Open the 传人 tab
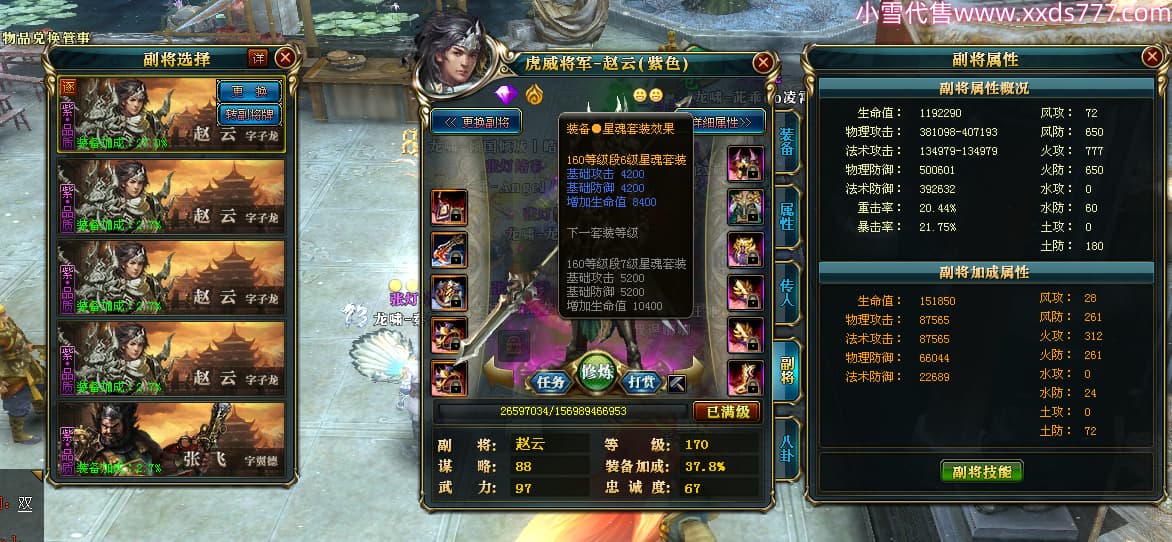1172x542 pixels. tap(787, 292)
